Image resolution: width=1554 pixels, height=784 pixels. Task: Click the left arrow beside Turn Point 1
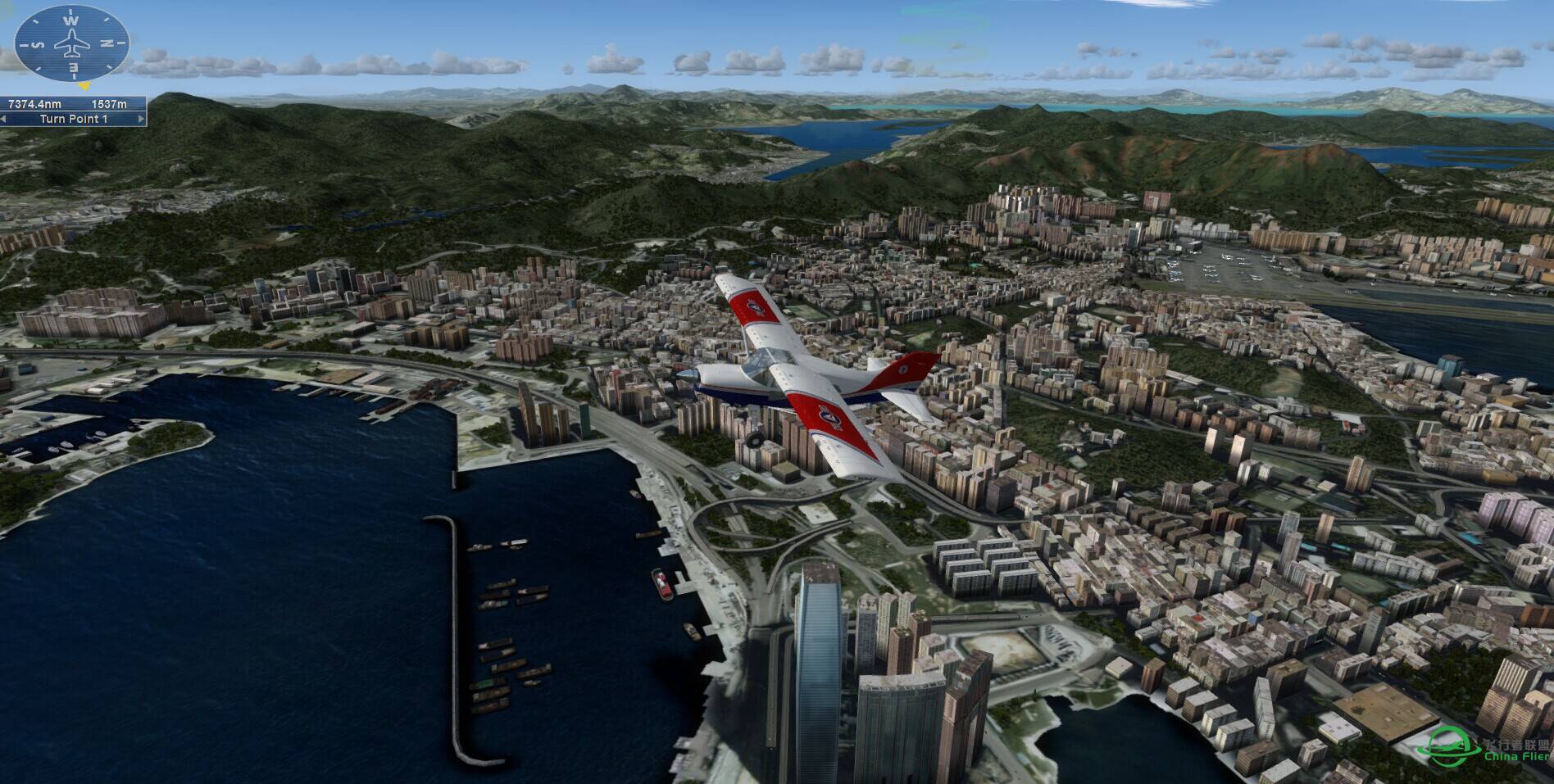point(5,119)
